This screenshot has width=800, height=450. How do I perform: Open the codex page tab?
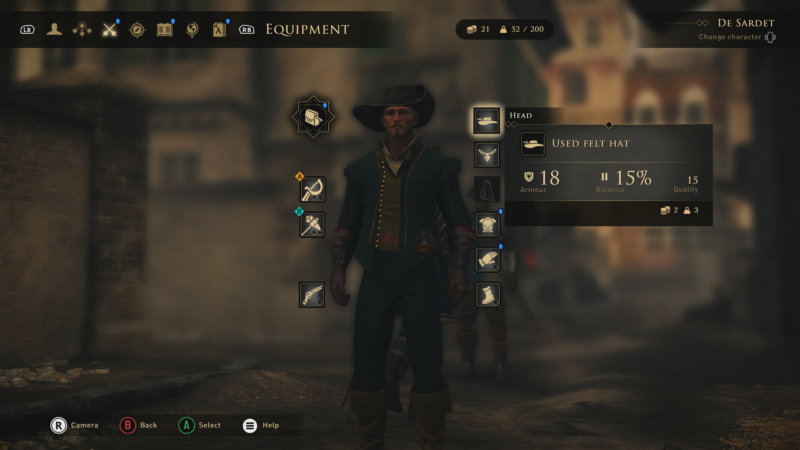point(219,29)
